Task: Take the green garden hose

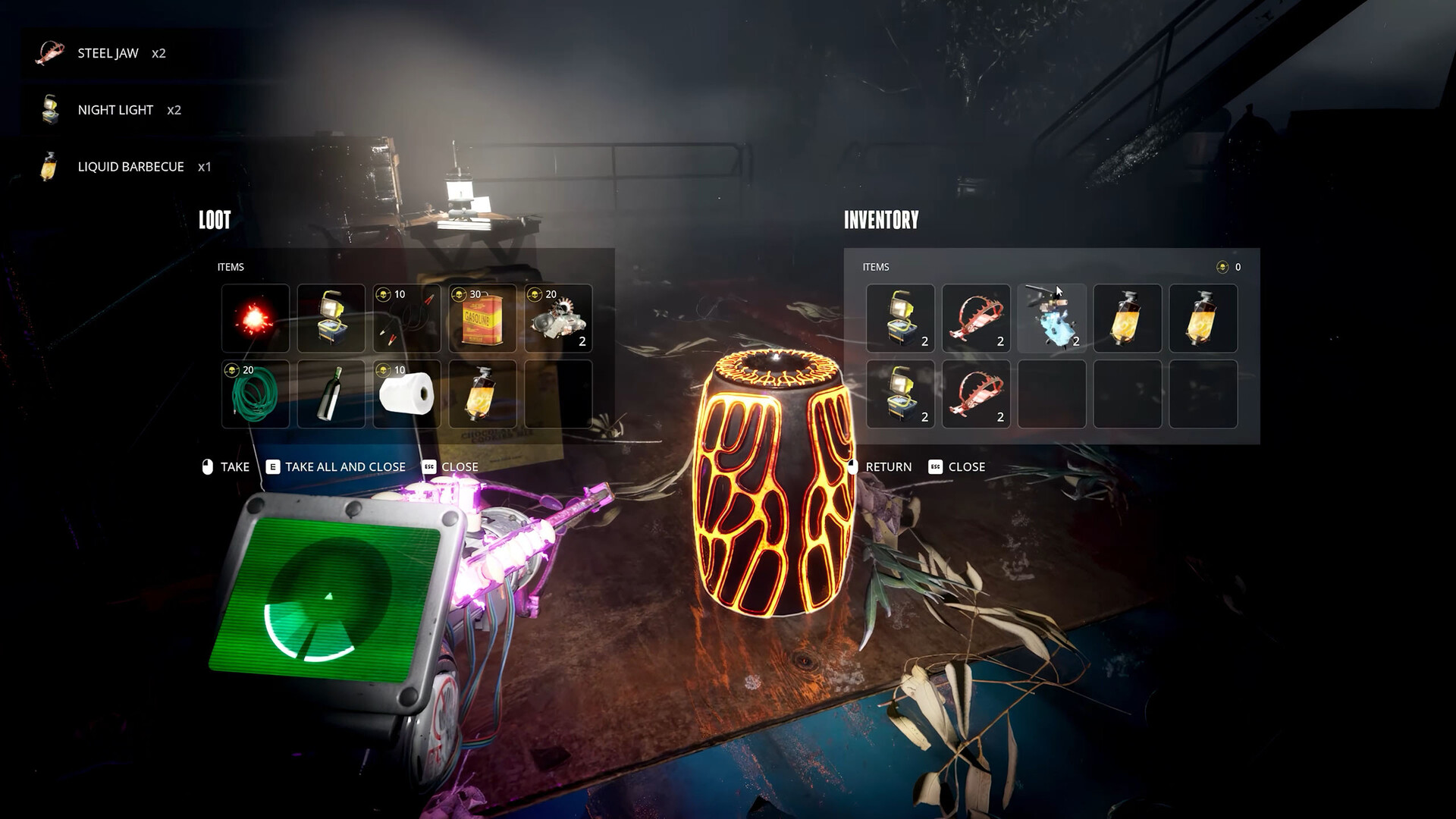Action: click(256, 394)
